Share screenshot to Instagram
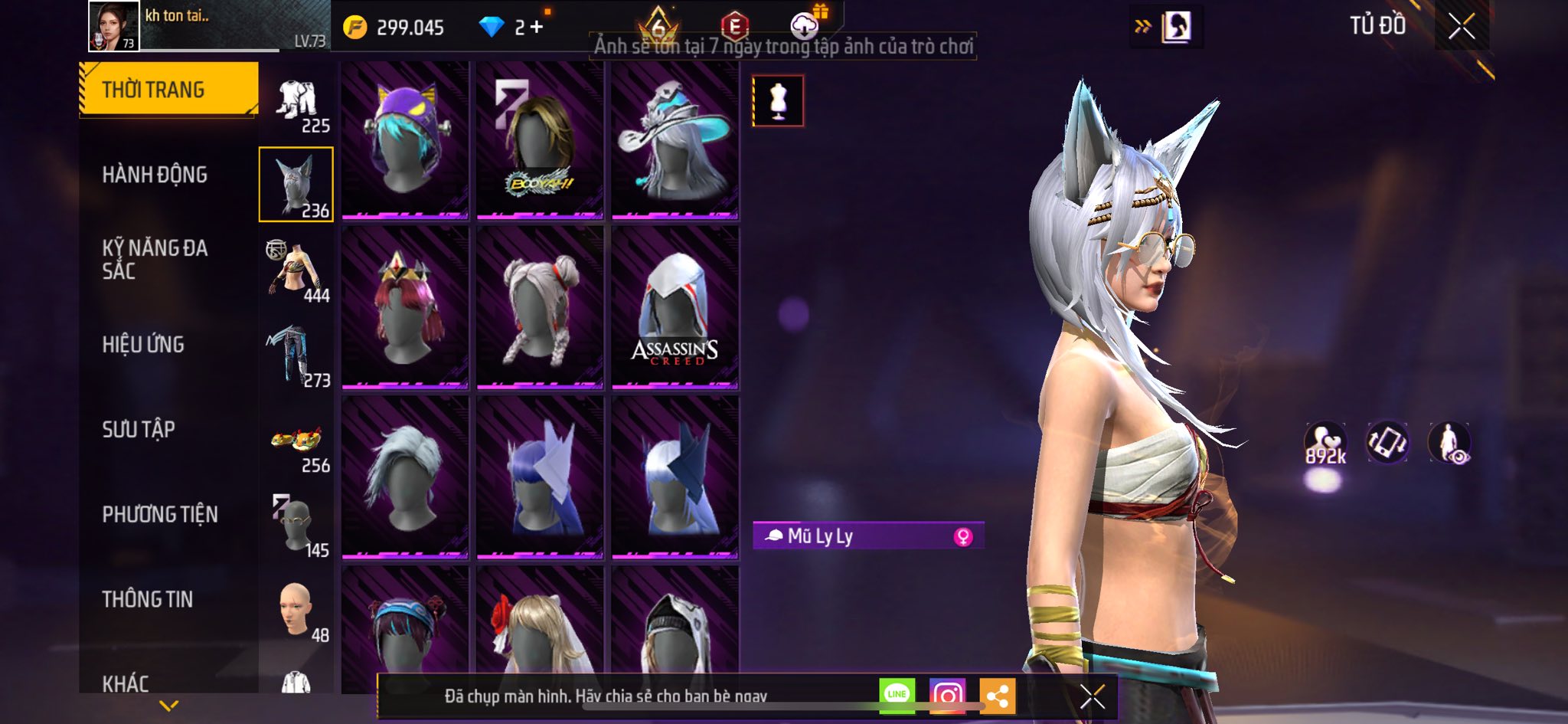The image size is (1568, 724). click(x=947, y=695)
